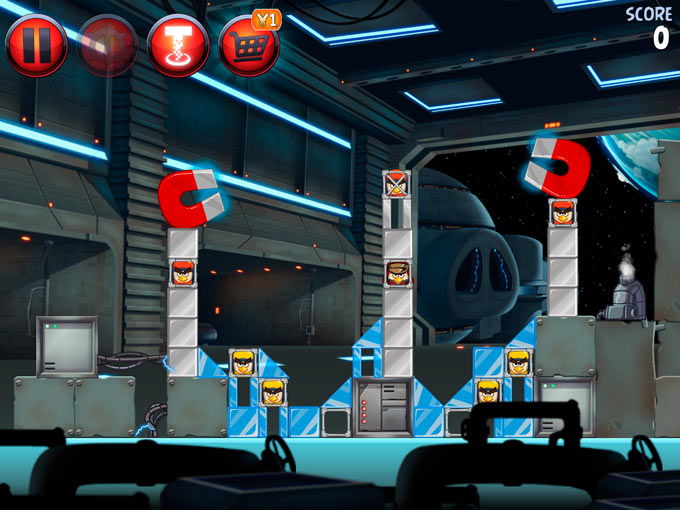Screen dimensions: 680x510
Task: Click the dimmed red button beside pause
Action: [107, 45]
